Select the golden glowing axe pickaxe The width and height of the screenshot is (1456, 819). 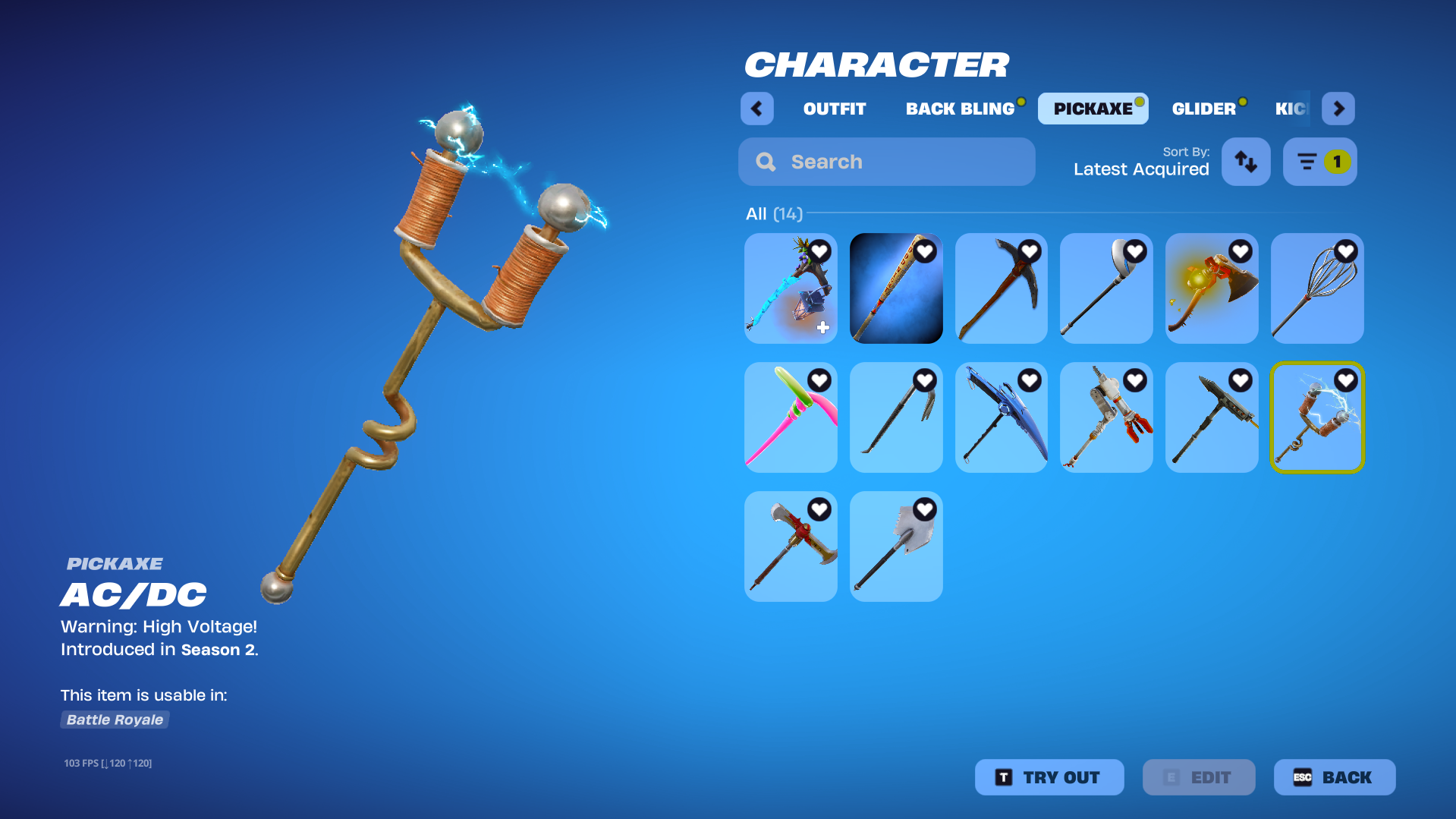click(x=1212, y=288)
